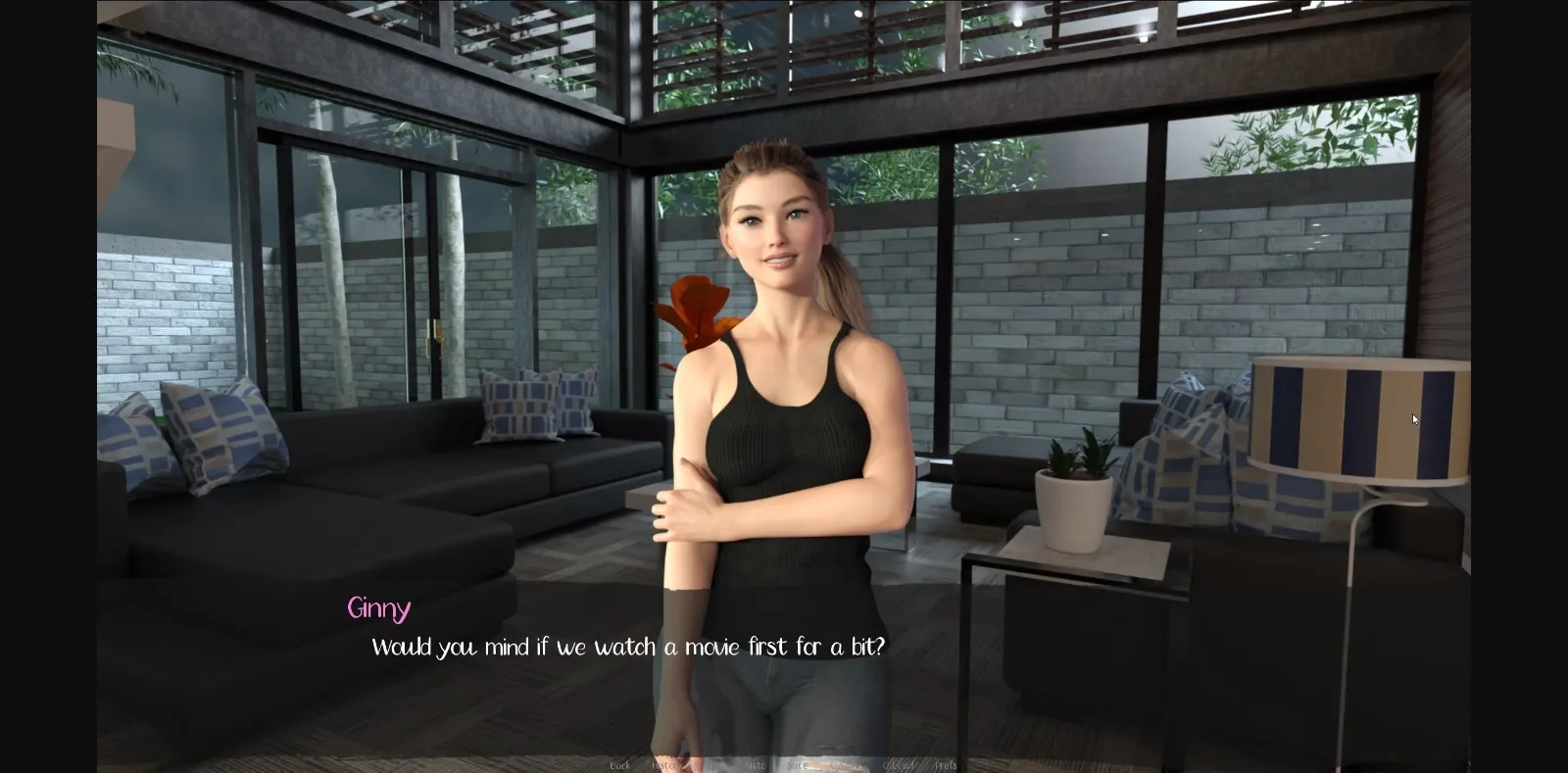Click the Prefs label on the quick menu

pos(946,765)
